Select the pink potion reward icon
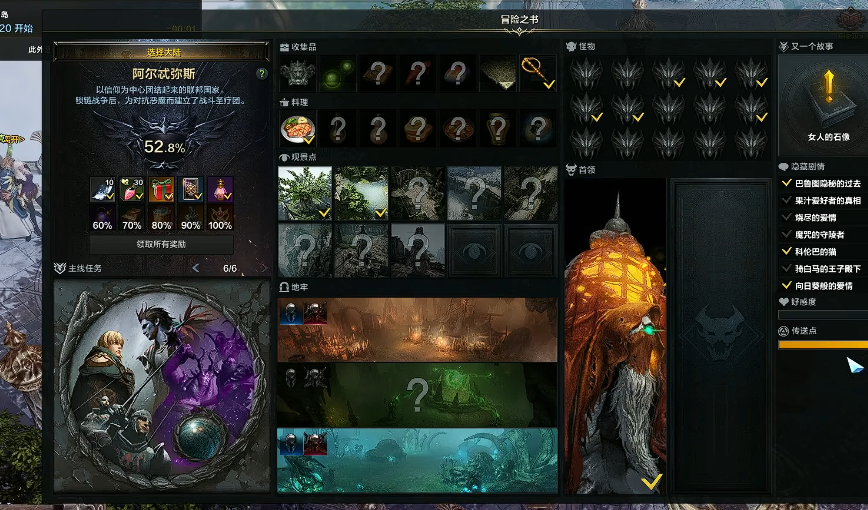This screenshot has height=510, width=868. click(131, 189)
